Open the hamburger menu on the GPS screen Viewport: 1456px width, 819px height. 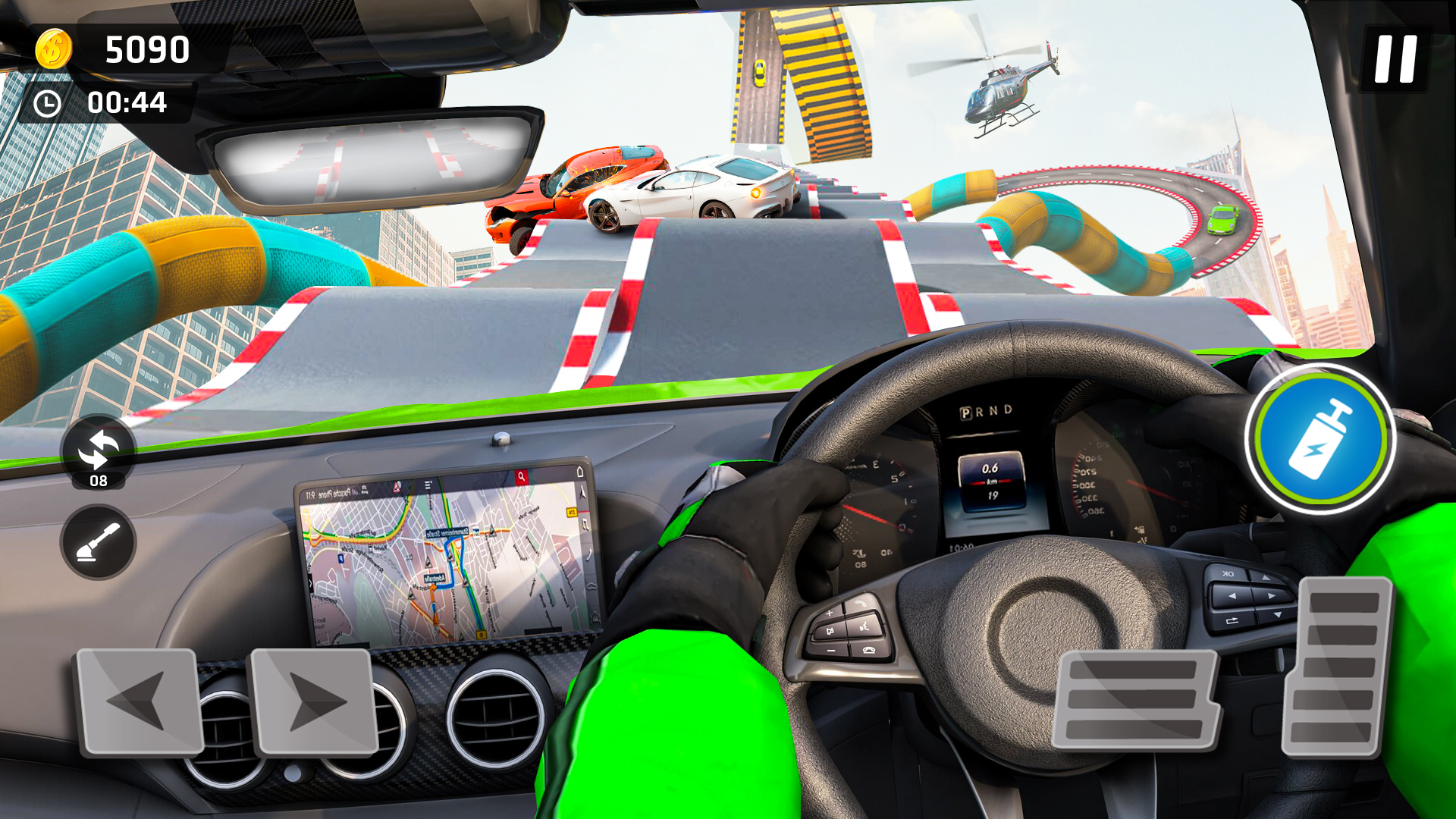click(427, 485)
